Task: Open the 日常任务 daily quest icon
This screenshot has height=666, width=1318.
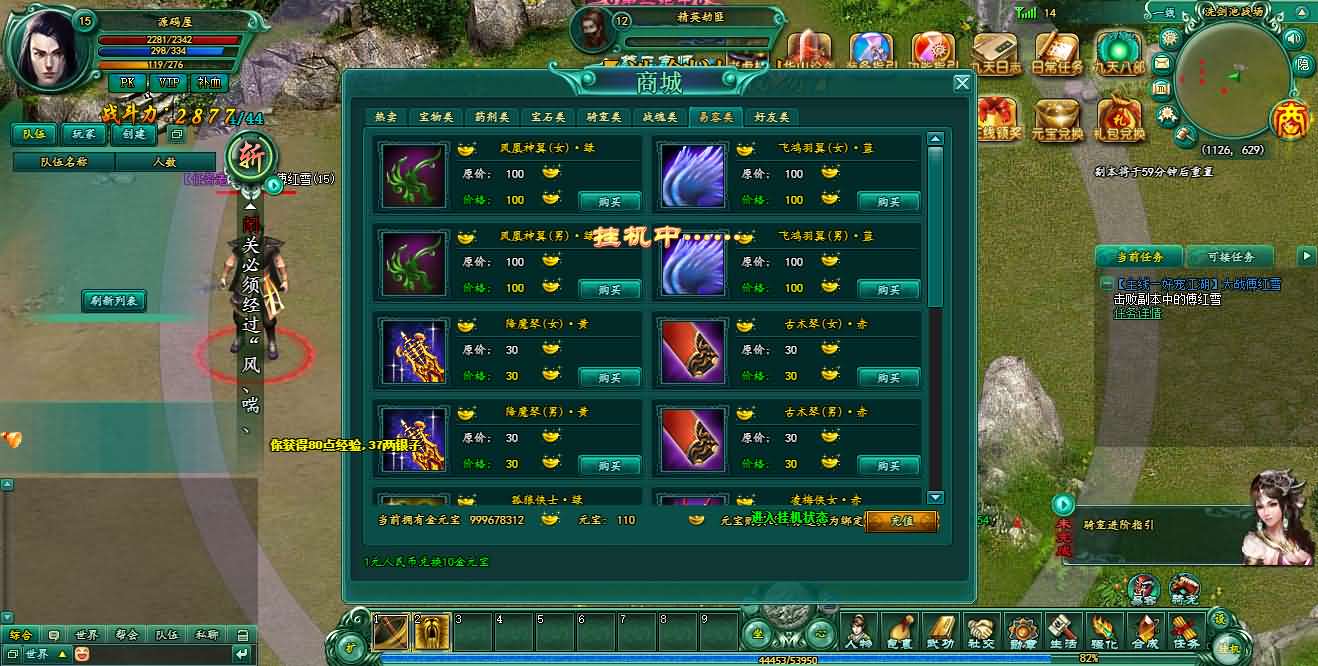Action: 1057,53
